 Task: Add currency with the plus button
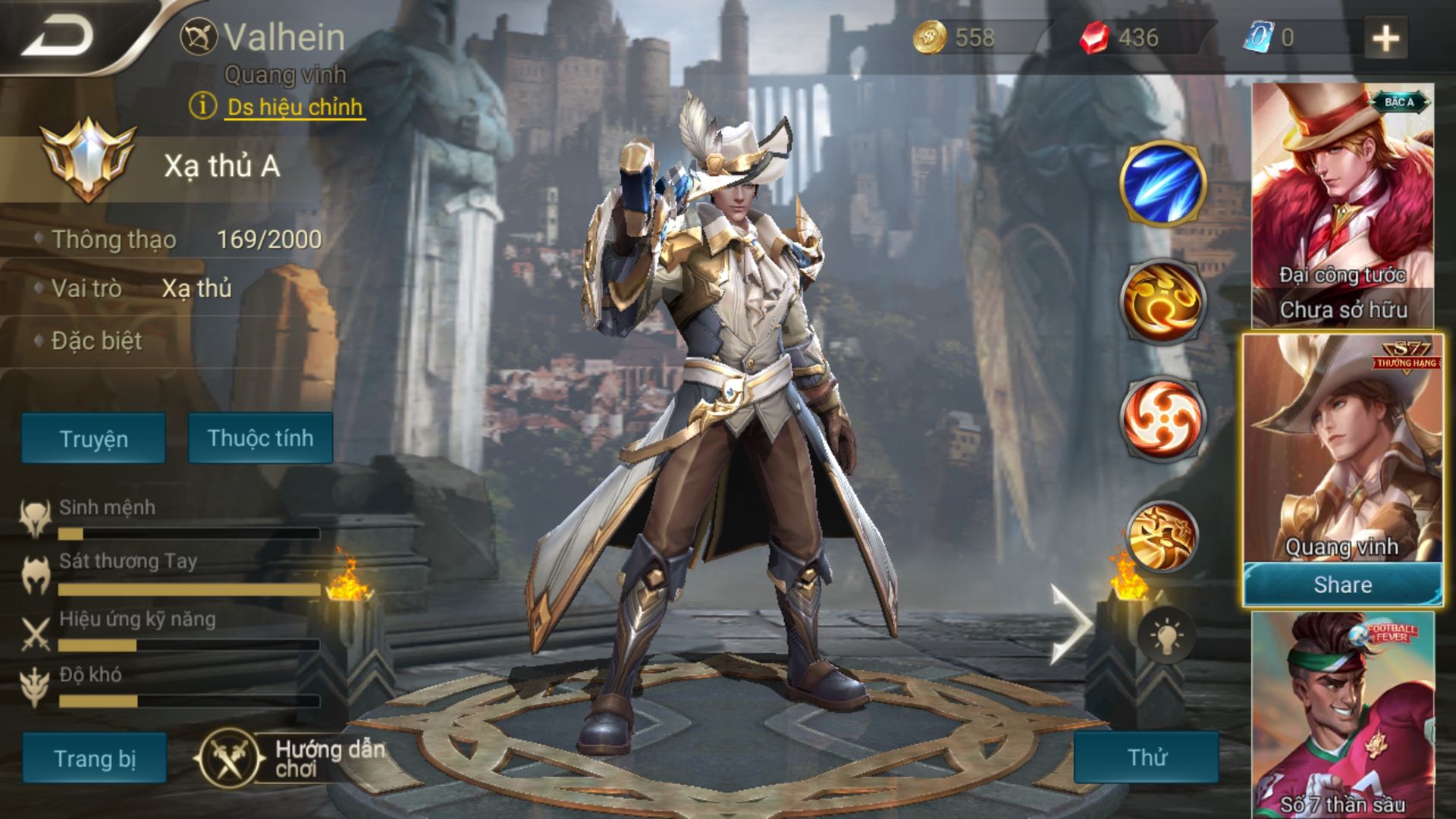point(1385,38)
